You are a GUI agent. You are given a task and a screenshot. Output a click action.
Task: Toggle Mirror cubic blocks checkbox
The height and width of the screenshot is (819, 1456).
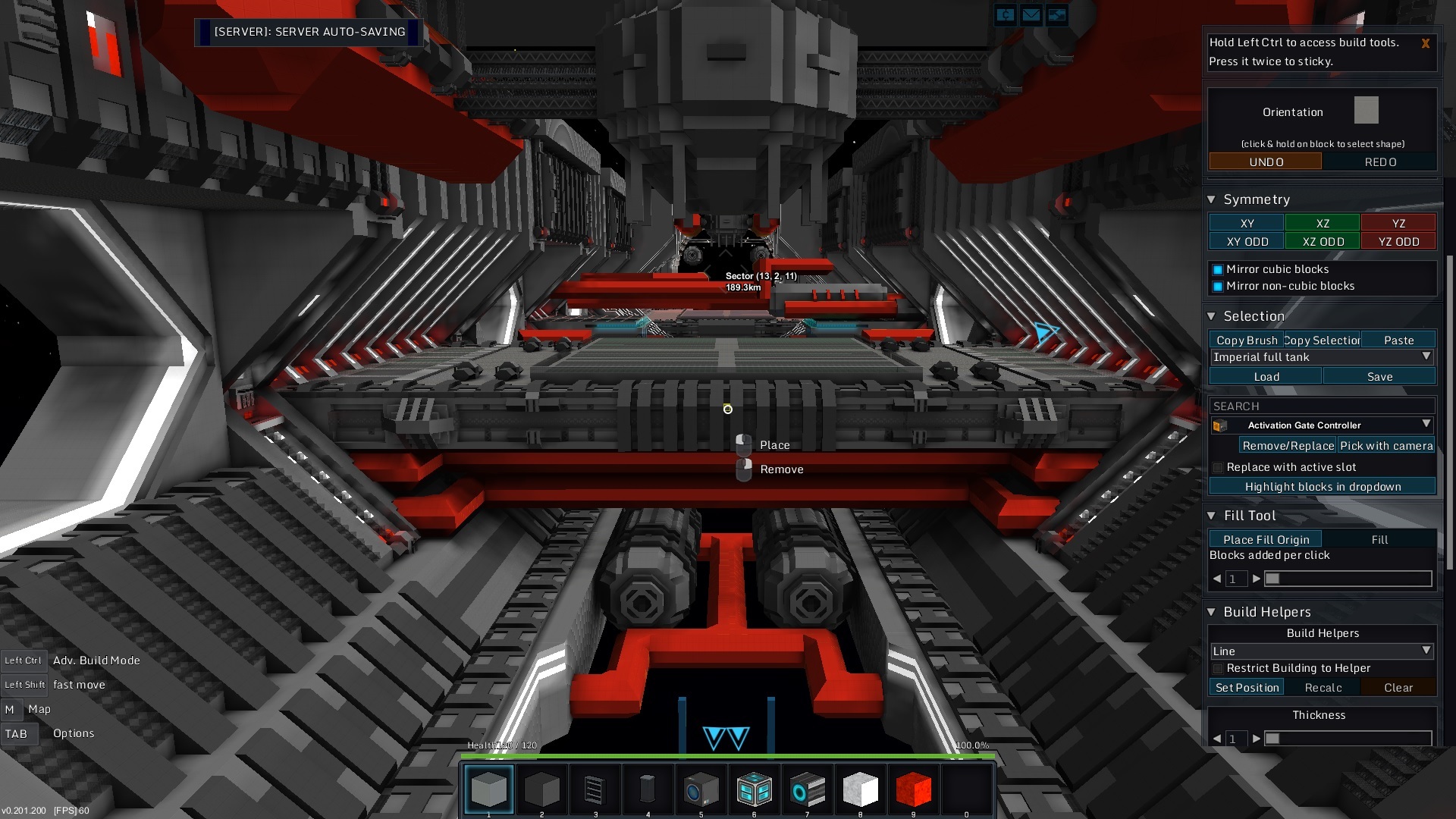tap(1218, 269)
